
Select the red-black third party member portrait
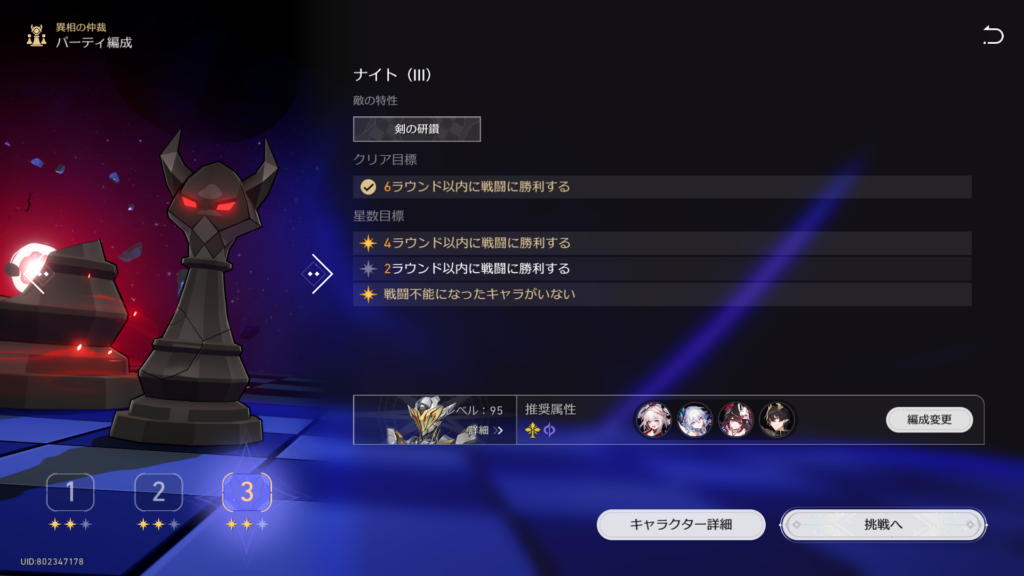(x=736, y=420)
